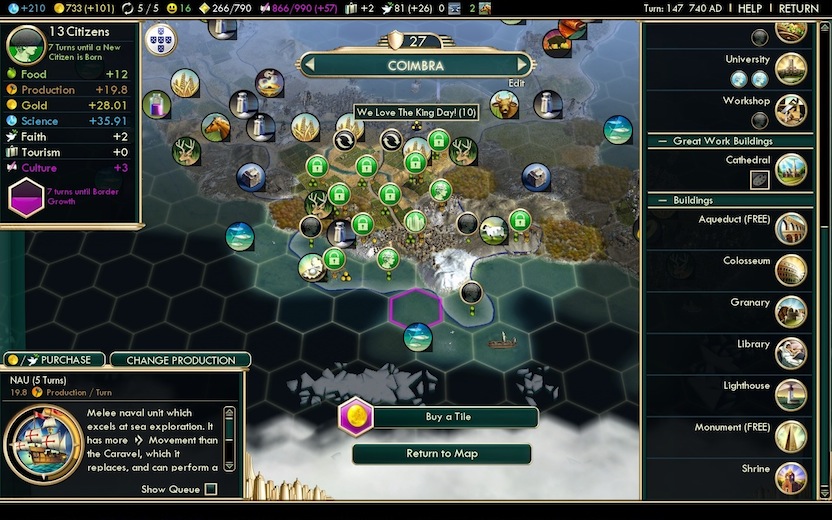Click Change Production
Screen dimensions: 832x520
pyautogui.click(x=181, y=360)
